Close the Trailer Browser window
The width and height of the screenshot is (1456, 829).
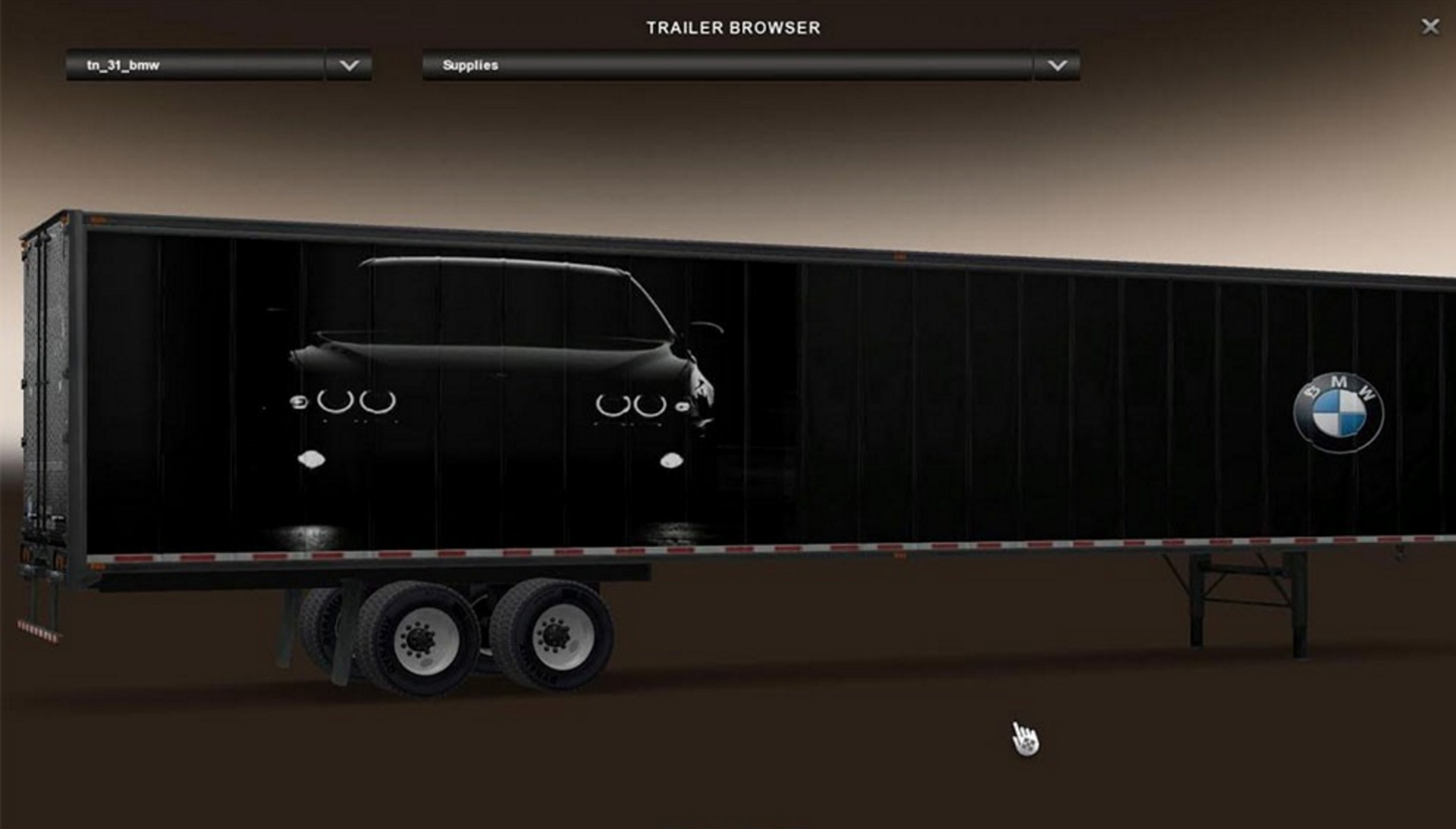1430,26
